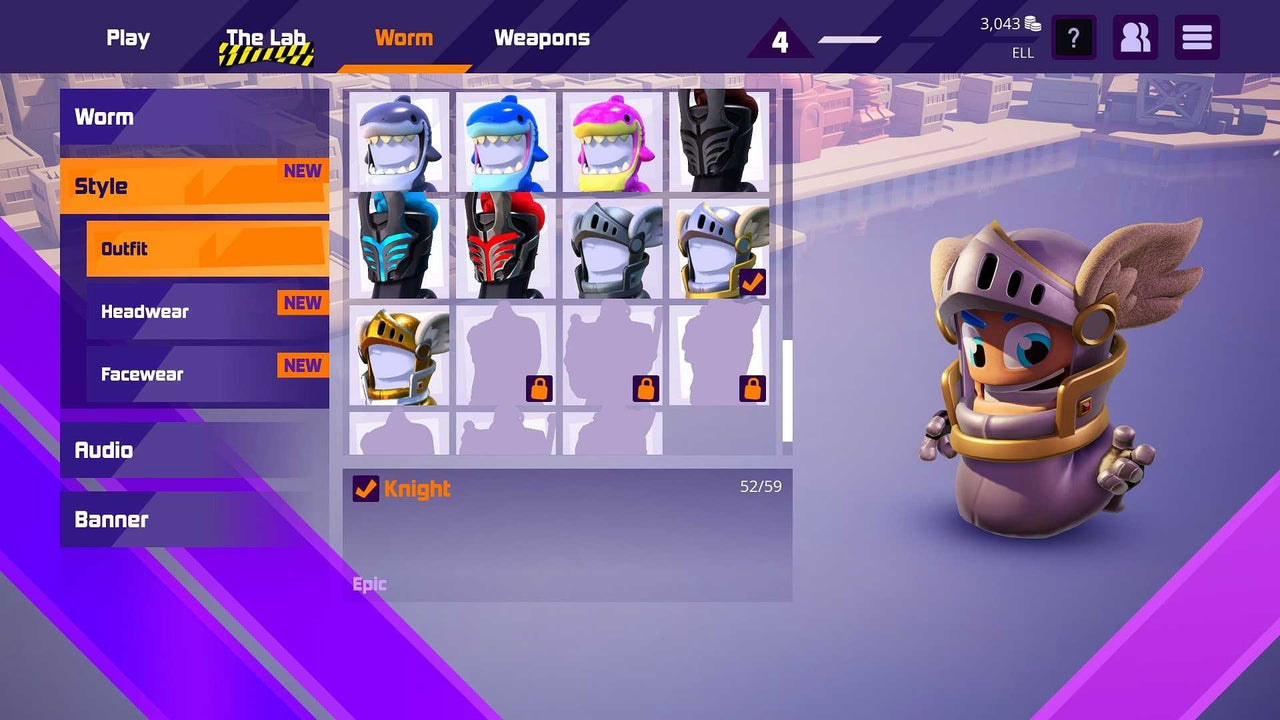
Task: Click a lock icon on a locked outfit
Action: tap(539, 389)
